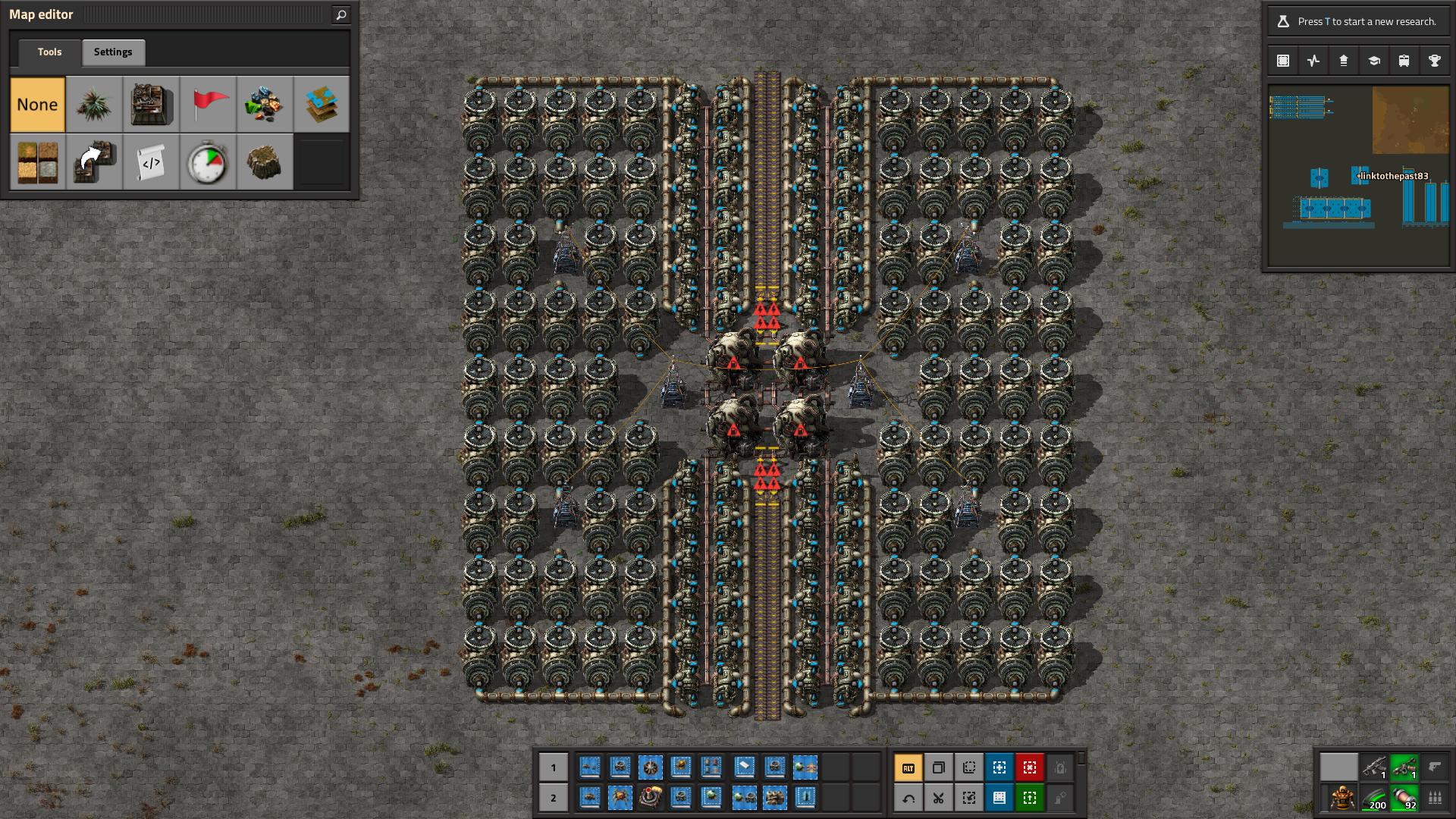Open the achievements trophy panel
This screenshot has height=819, width=1456.
1435,60
